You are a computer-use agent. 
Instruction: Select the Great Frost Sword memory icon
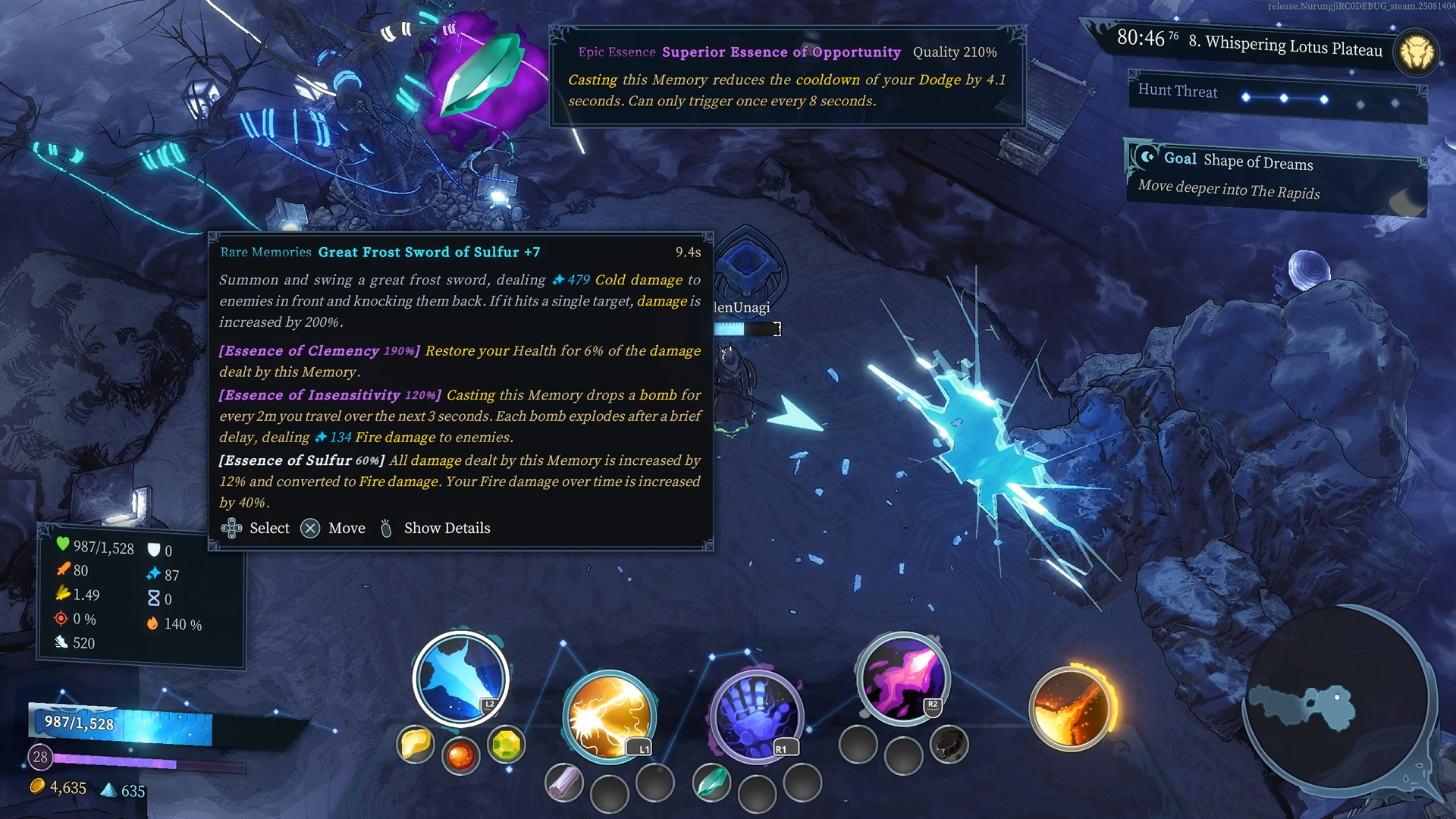click(x=460, y=677)
